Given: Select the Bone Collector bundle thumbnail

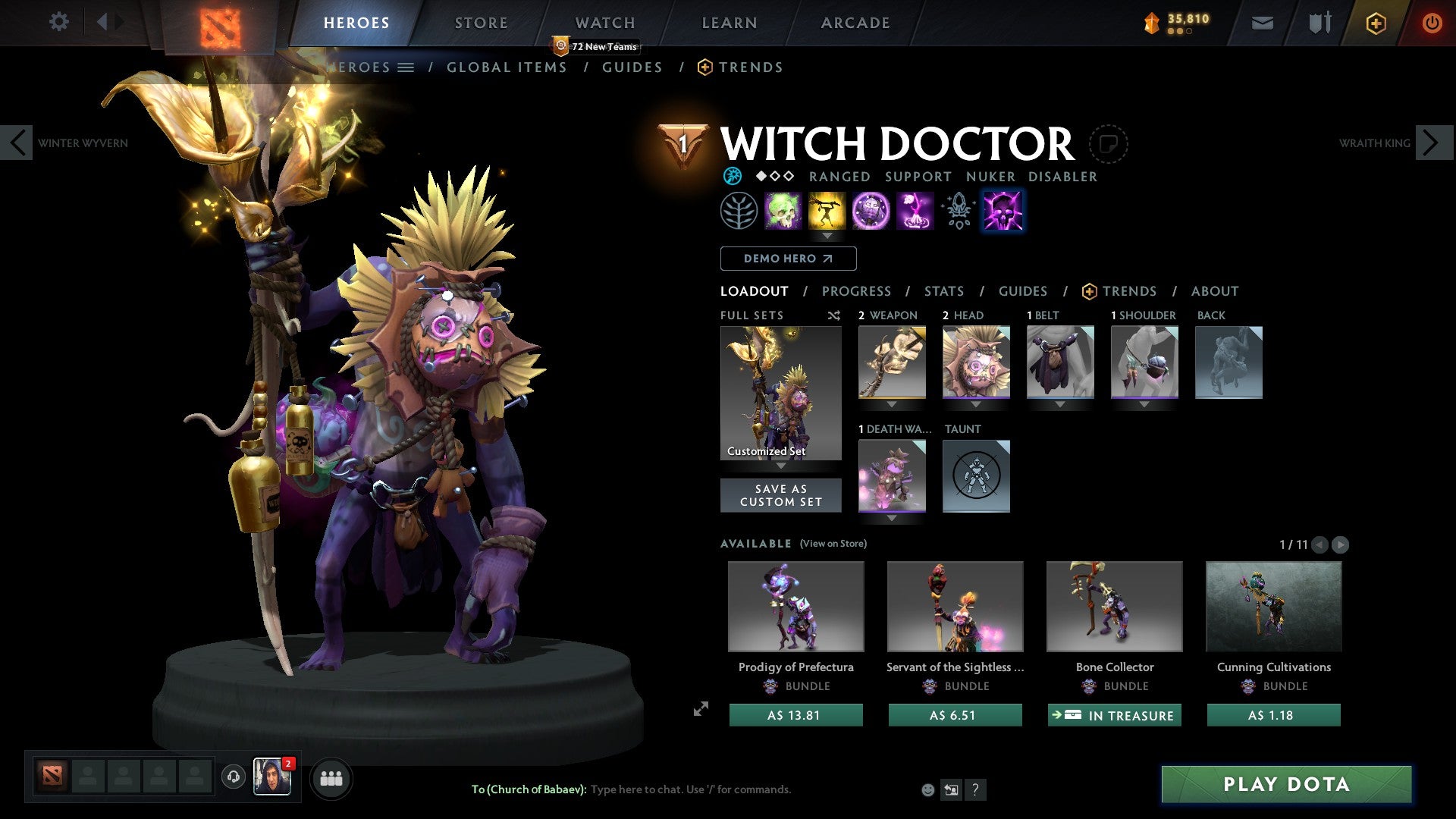Looking at the screenshot, I should [x=1114, y=606].
